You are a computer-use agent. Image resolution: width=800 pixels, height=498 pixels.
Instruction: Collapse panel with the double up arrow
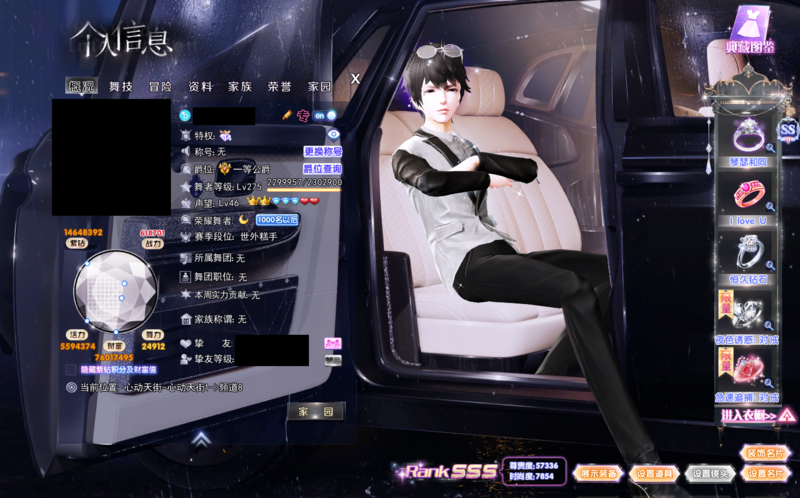pos(201,437)
